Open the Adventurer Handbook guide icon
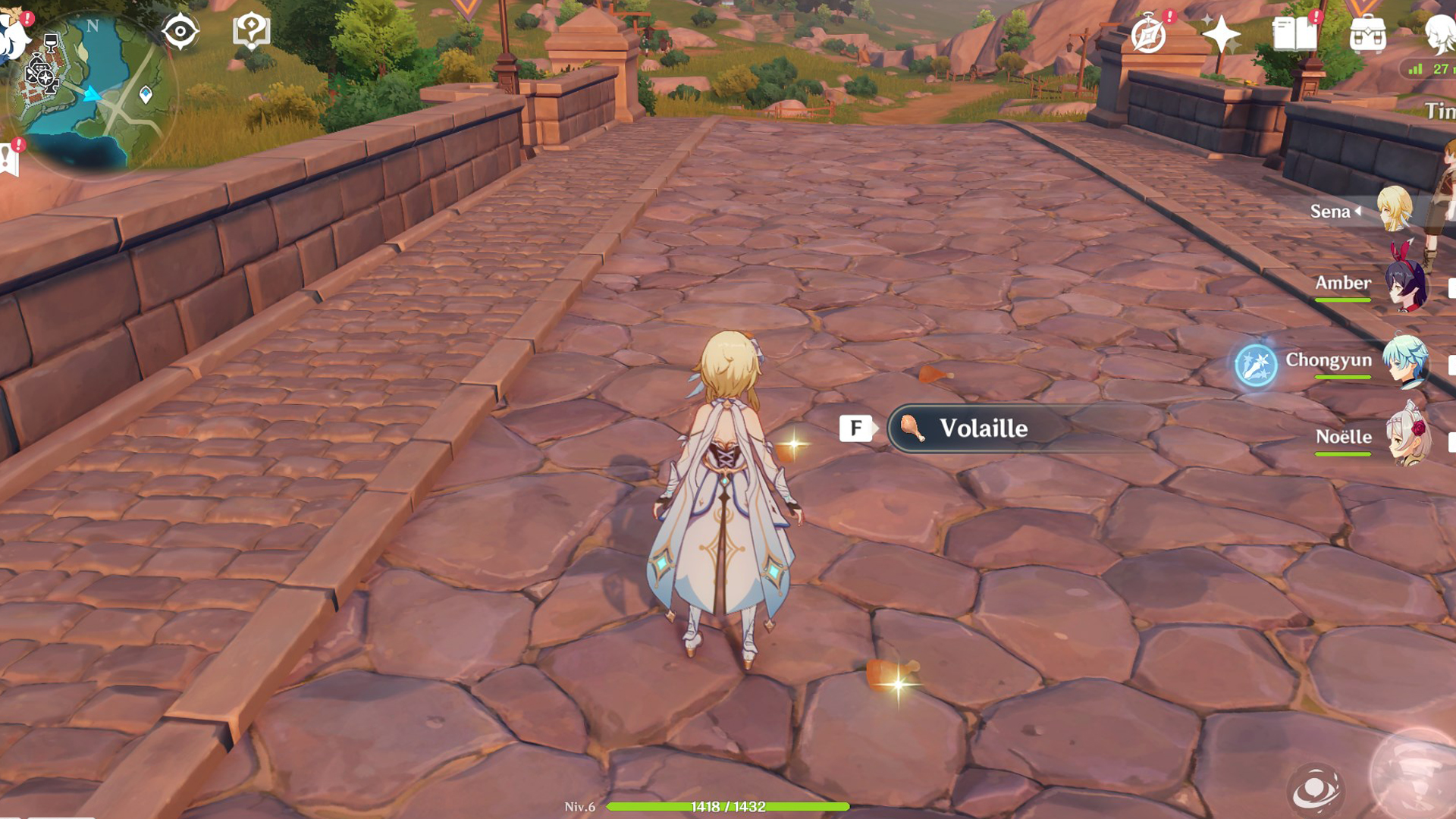Image resolution: width=1456 pixels, height=819 pixels. click(252, 29)
